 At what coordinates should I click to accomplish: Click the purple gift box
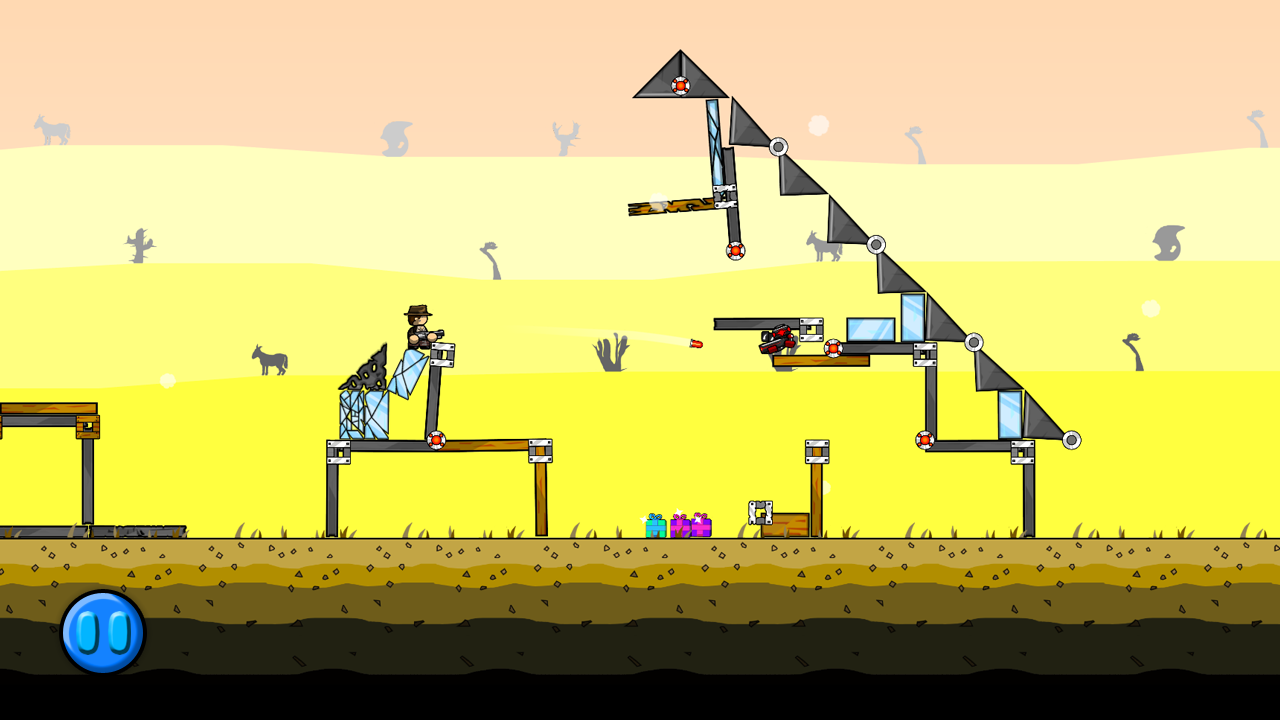coord(680,527)
